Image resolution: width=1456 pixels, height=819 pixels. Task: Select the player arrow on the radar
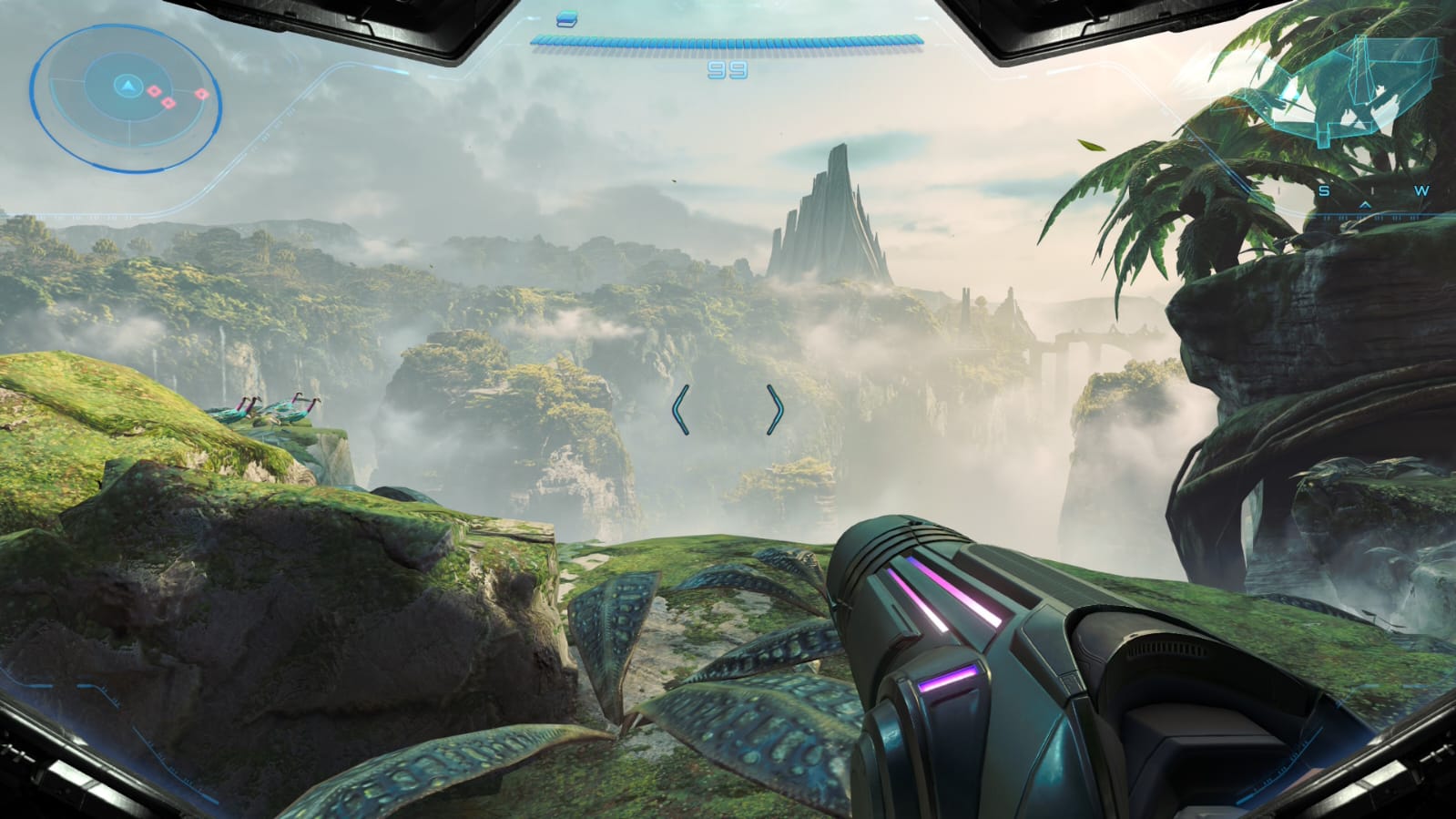click(128, 87)
